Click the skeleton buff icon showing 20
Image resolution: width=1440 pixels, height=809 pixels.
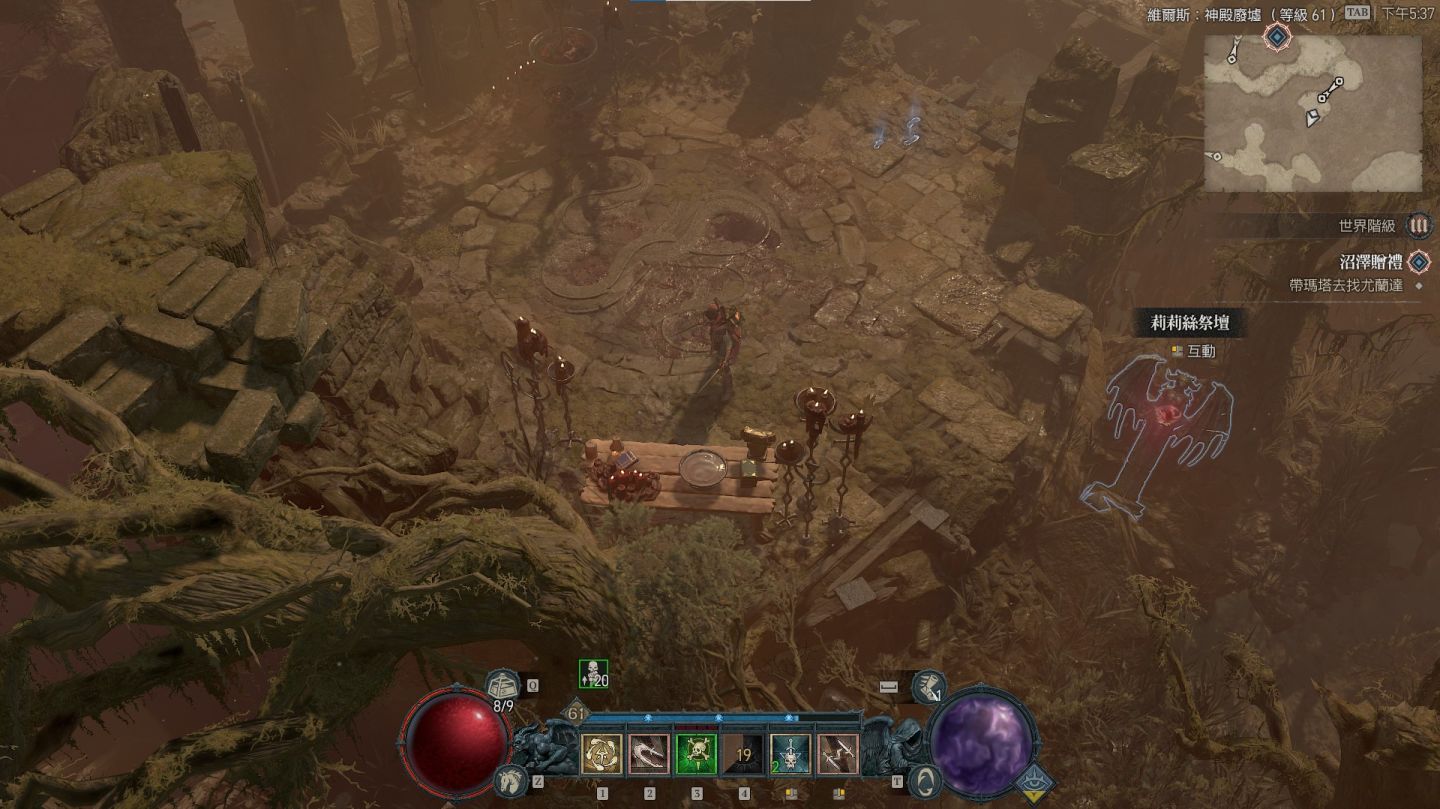[593, 675]
